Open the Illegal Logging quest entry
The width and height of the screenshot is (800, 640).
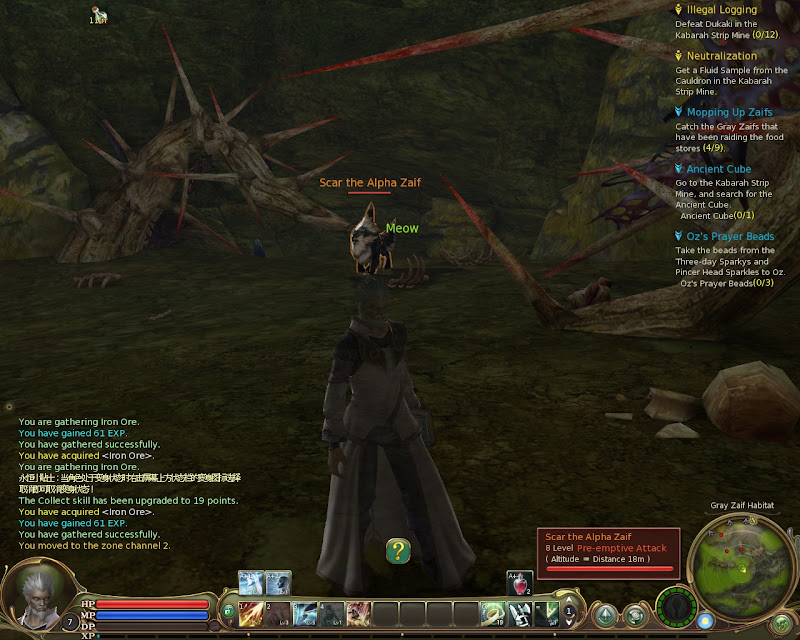(x=722, y=9)
